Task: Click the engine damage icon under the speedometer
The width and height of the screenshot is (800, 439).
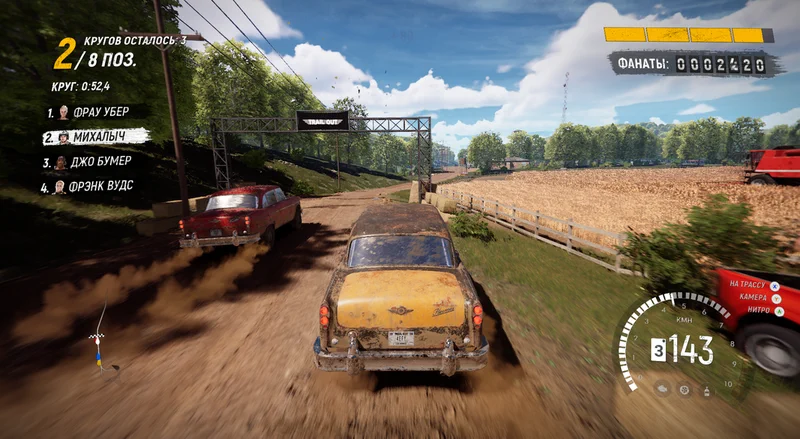Action: (664, 388)
